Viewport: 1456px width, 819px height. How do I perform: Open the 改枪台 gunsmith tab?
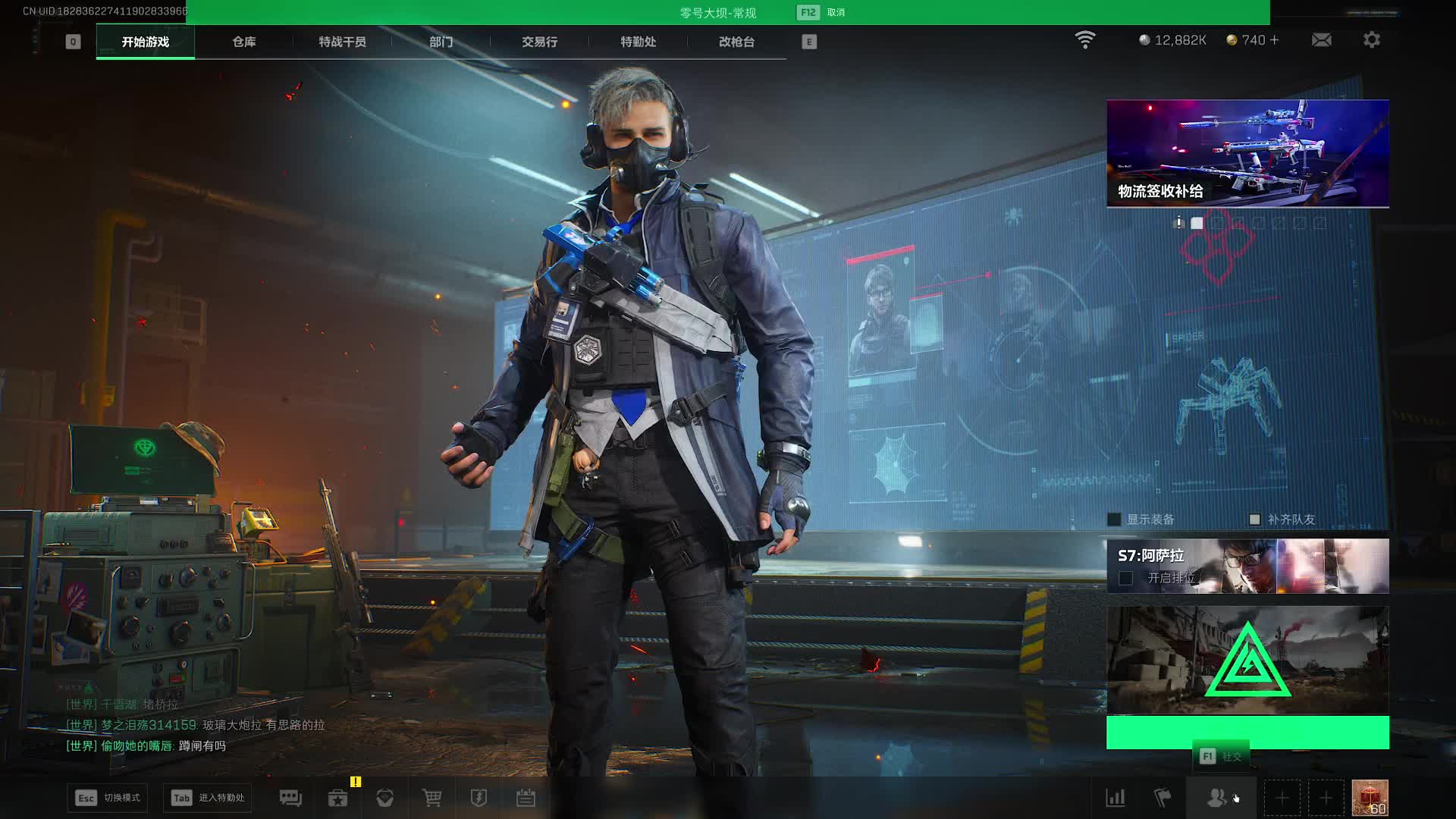736,42
